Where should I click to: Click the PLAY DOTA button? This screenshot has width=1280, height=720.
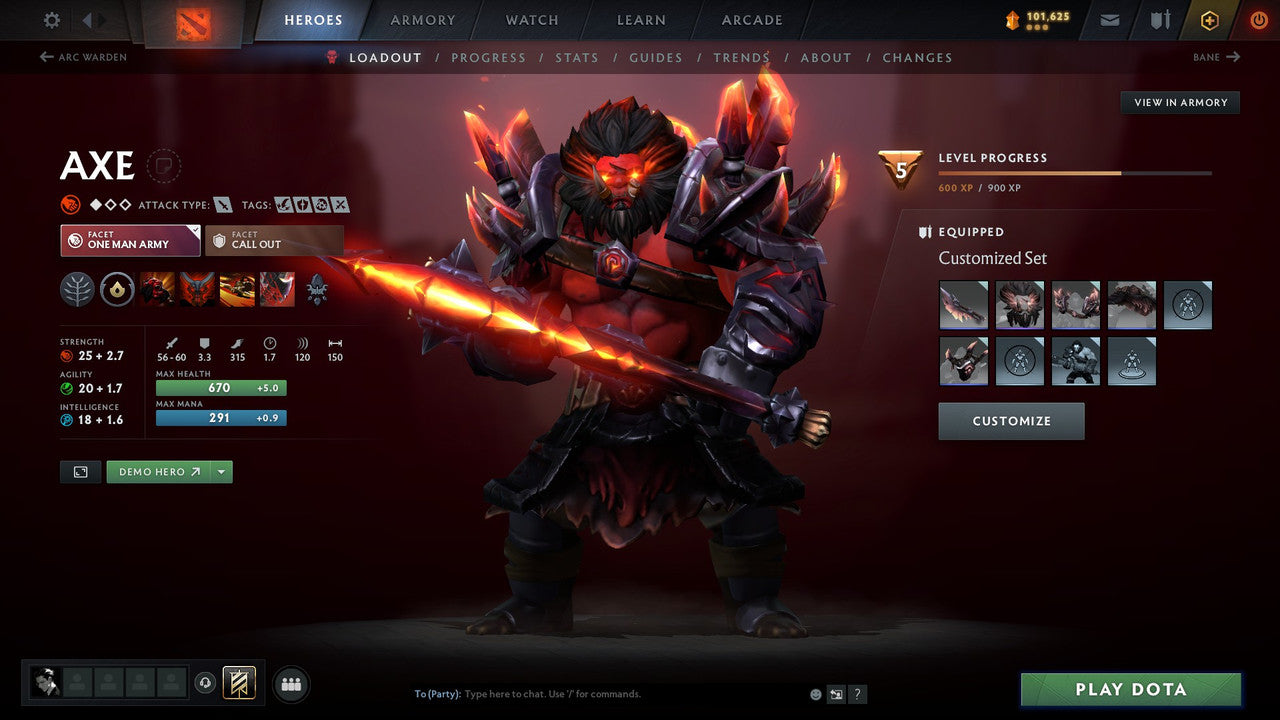tap(1130, 689)
